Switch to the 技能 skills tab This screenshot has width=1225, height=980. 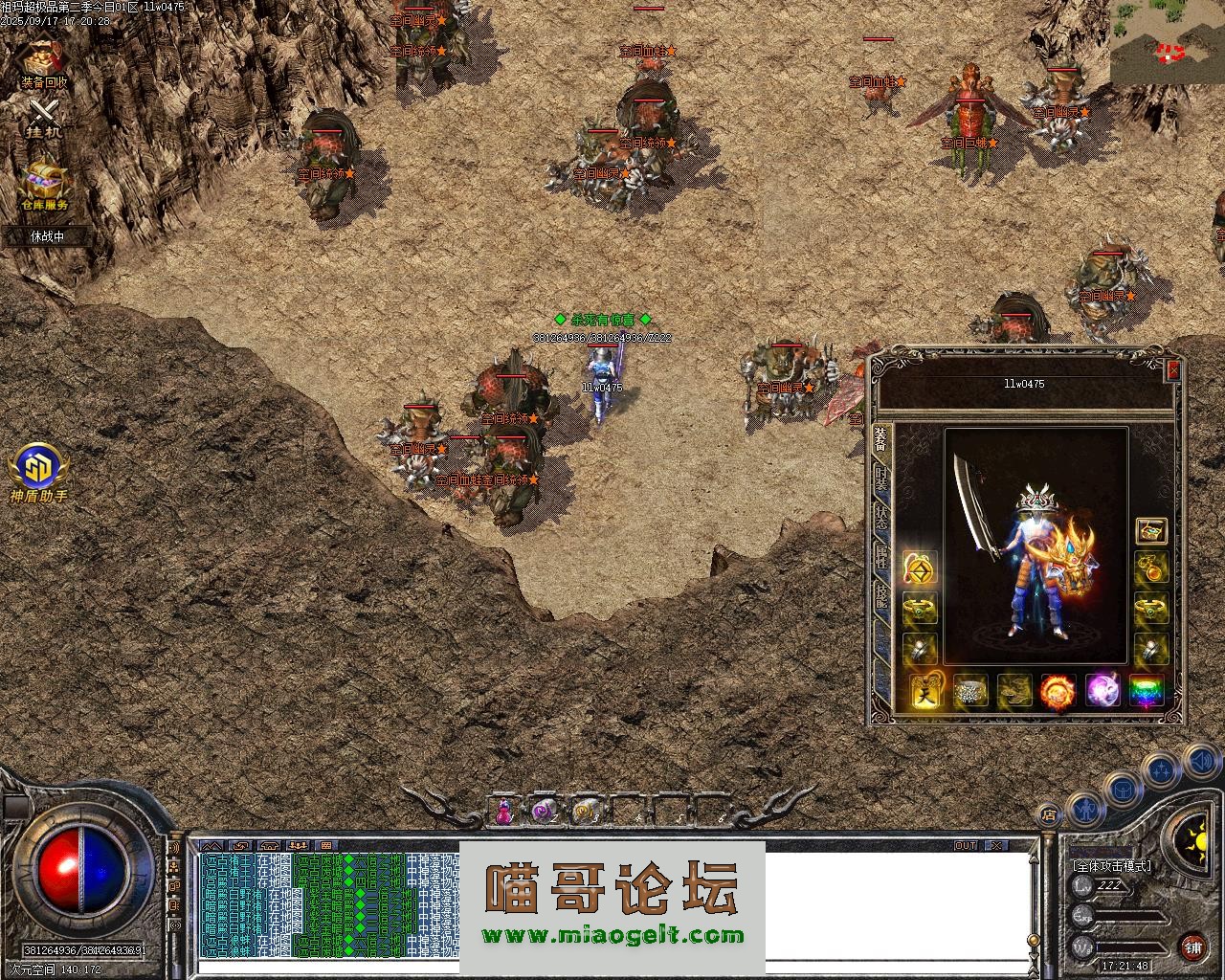pyautogui.click(x=881, y=596)
